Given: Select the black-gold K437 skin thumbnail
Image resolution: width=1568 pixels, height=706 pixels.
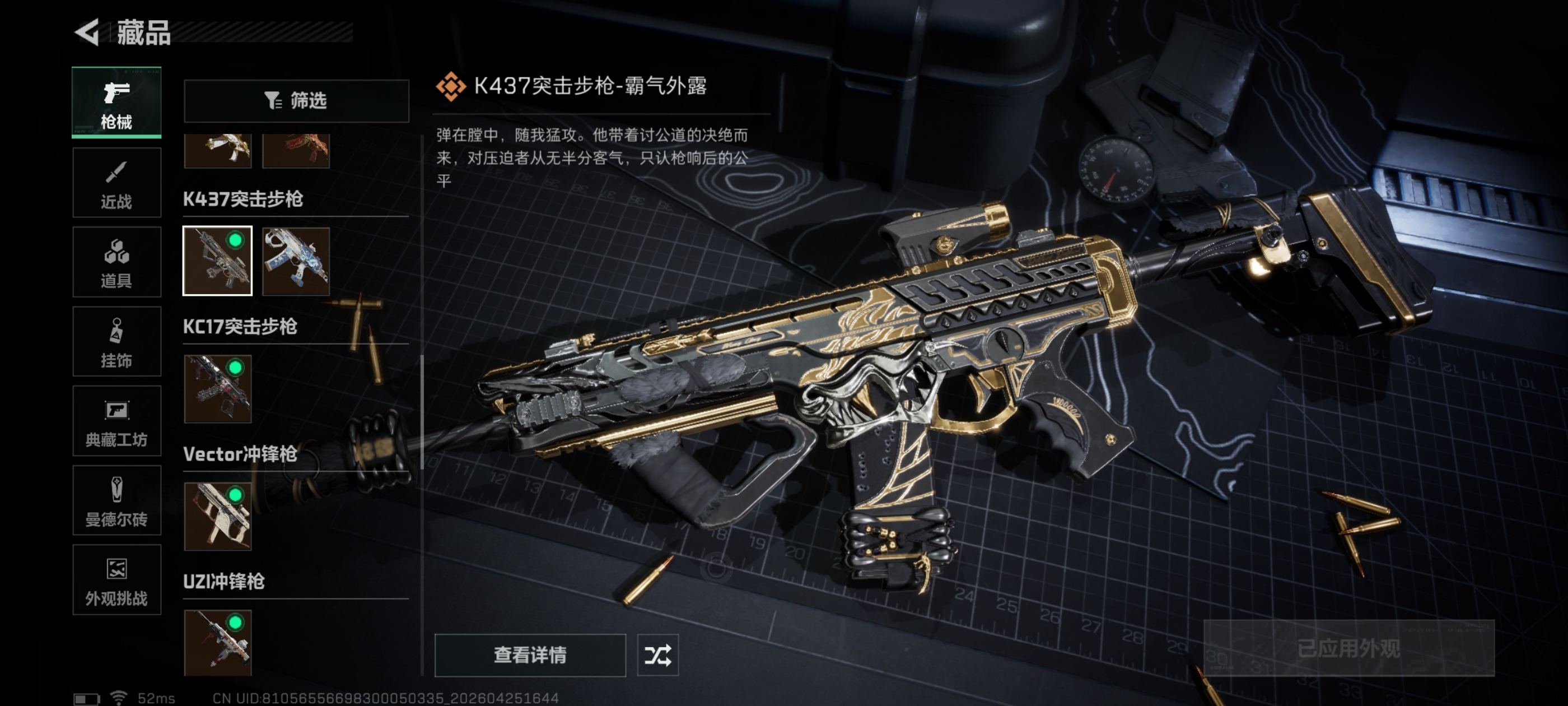Looking at the screenshot, I should pos(217,261).
